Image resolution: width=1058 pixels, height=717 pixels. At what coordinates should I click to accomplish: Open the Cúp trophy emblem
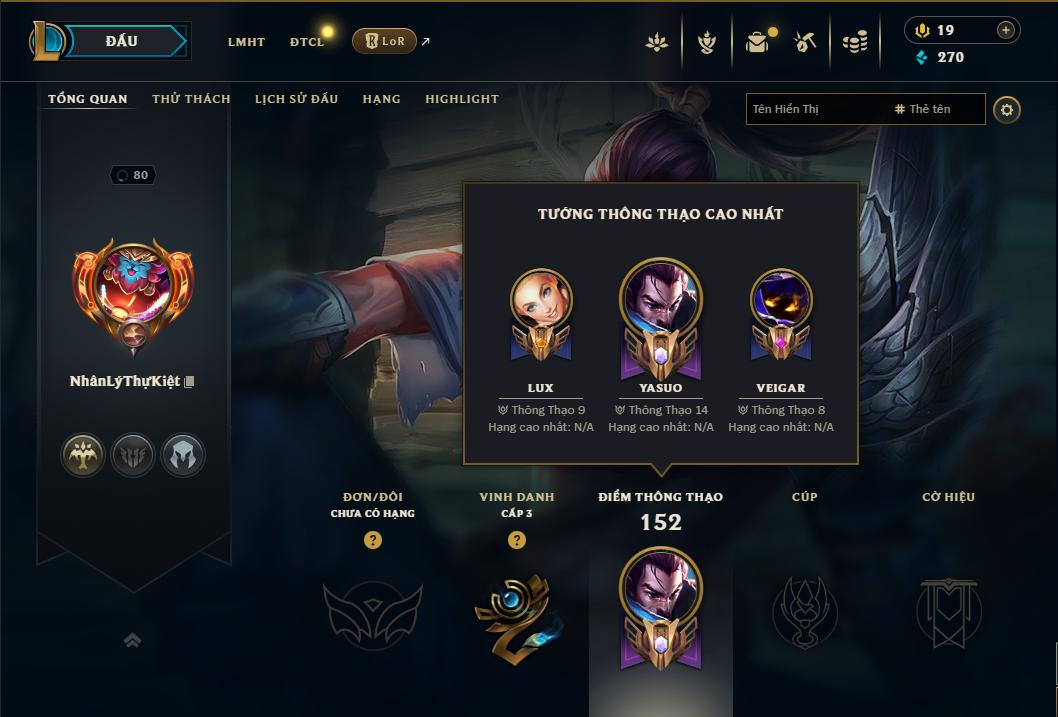(x=804, y=610)
